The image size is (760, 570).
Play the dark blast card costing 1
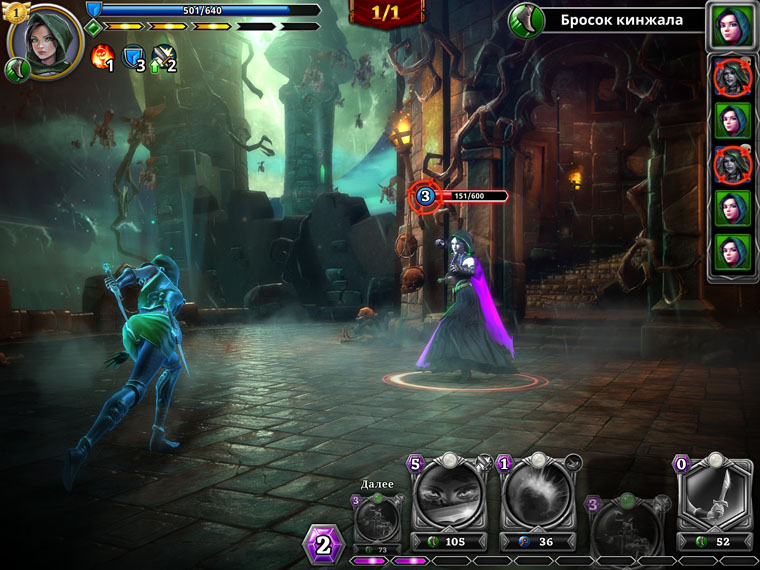click(x=538, y=497)
